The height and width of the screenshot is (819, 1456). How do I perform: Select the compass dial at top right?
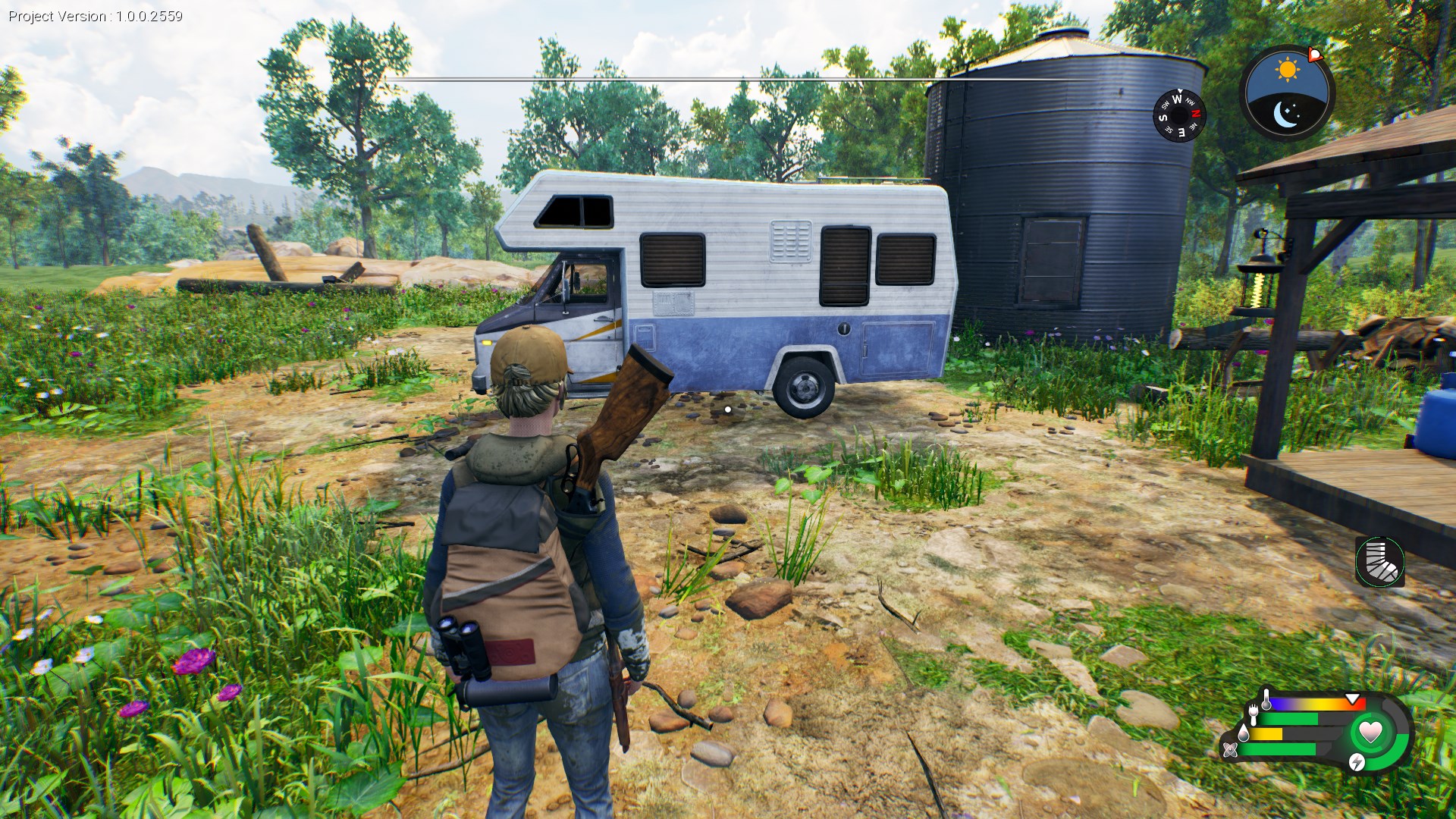point(1179,115)
